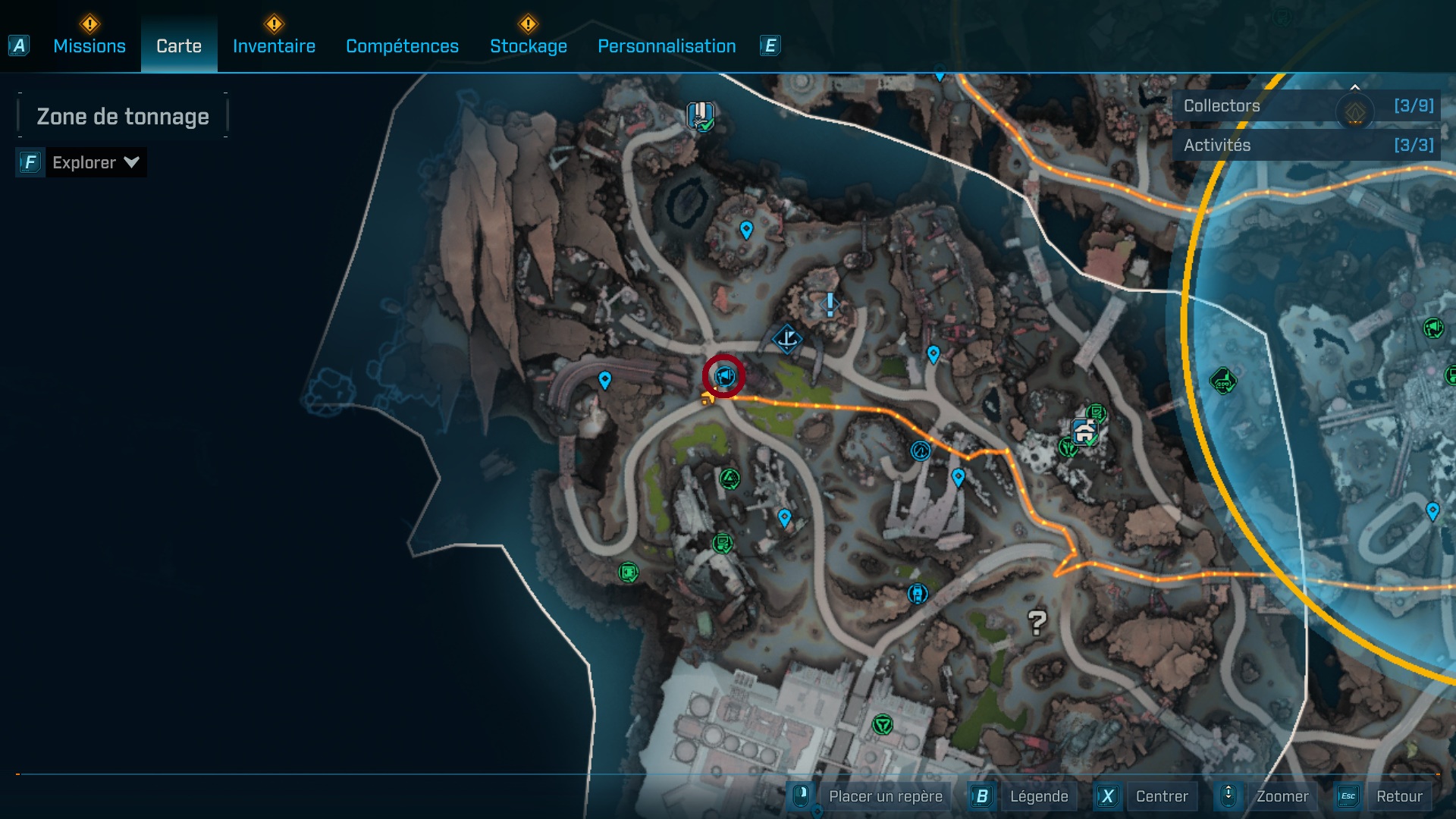Screen dimensions: 1456x819
Task: Select the Activités progress entry
Action: 1306,145
